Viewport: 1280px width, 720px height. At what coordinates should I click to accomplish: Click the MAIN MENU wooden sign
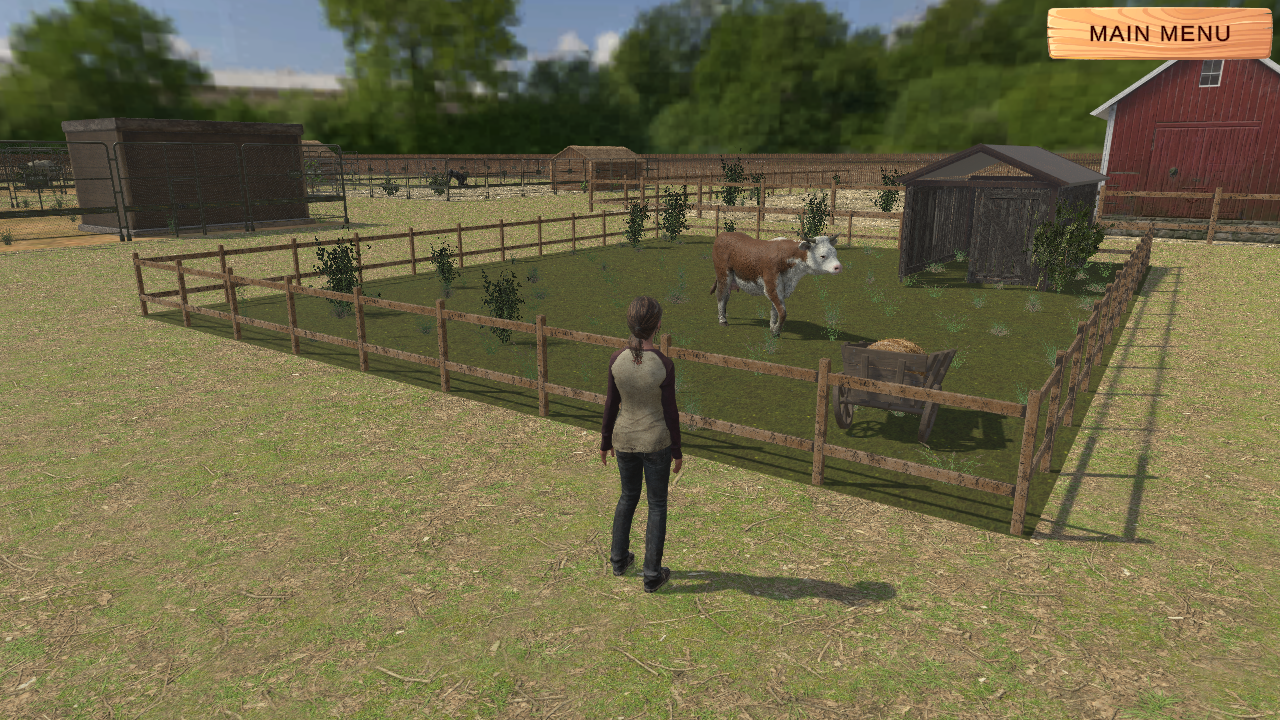[x=1160, y=34]
